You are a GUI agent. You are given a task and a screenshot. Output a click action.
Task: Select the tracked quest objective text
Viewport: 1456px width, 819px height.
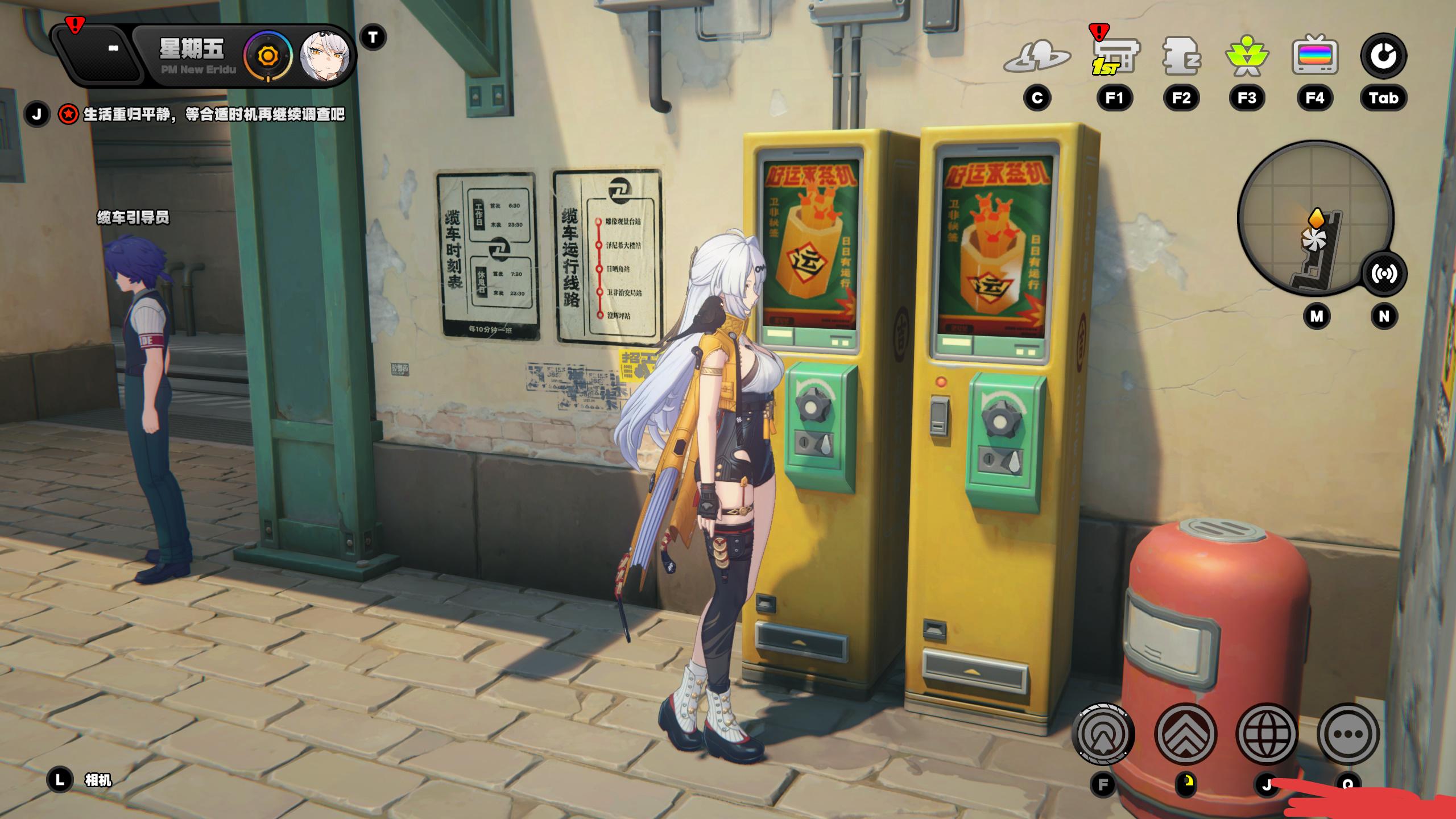(x=214, y=115)
